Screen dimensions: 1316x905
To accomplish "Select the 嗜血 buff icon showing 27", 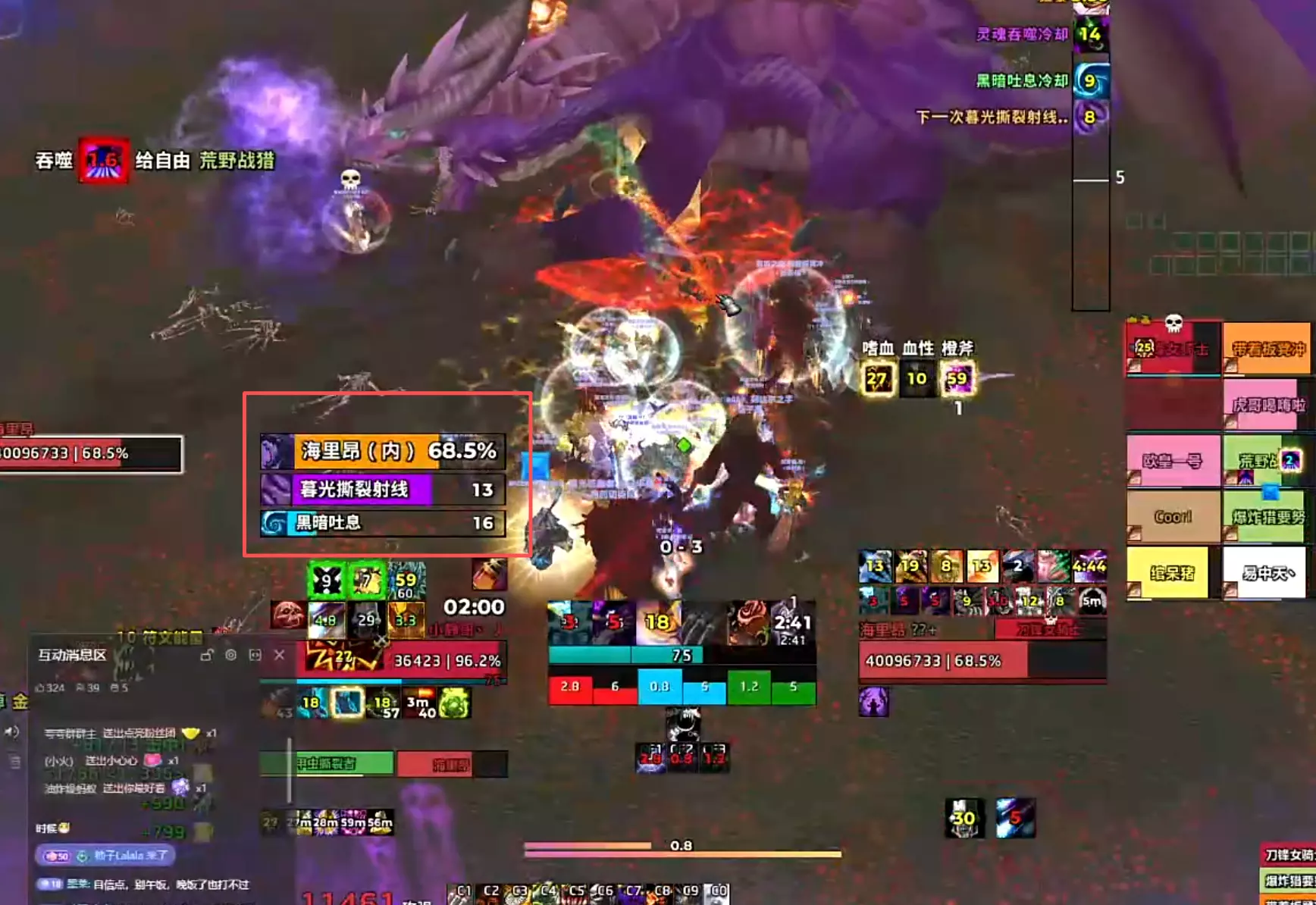I will coord(877,377).
